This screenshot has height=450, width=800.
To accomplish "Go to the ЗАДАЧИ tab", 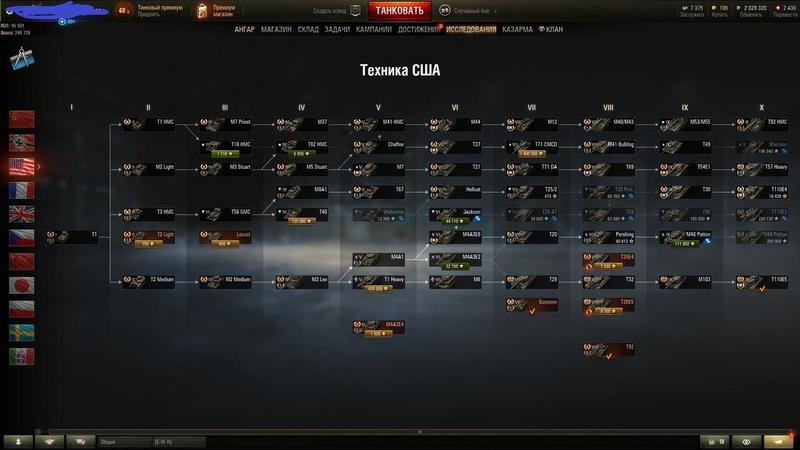I will pyautogui.click(x=338, y=30).
